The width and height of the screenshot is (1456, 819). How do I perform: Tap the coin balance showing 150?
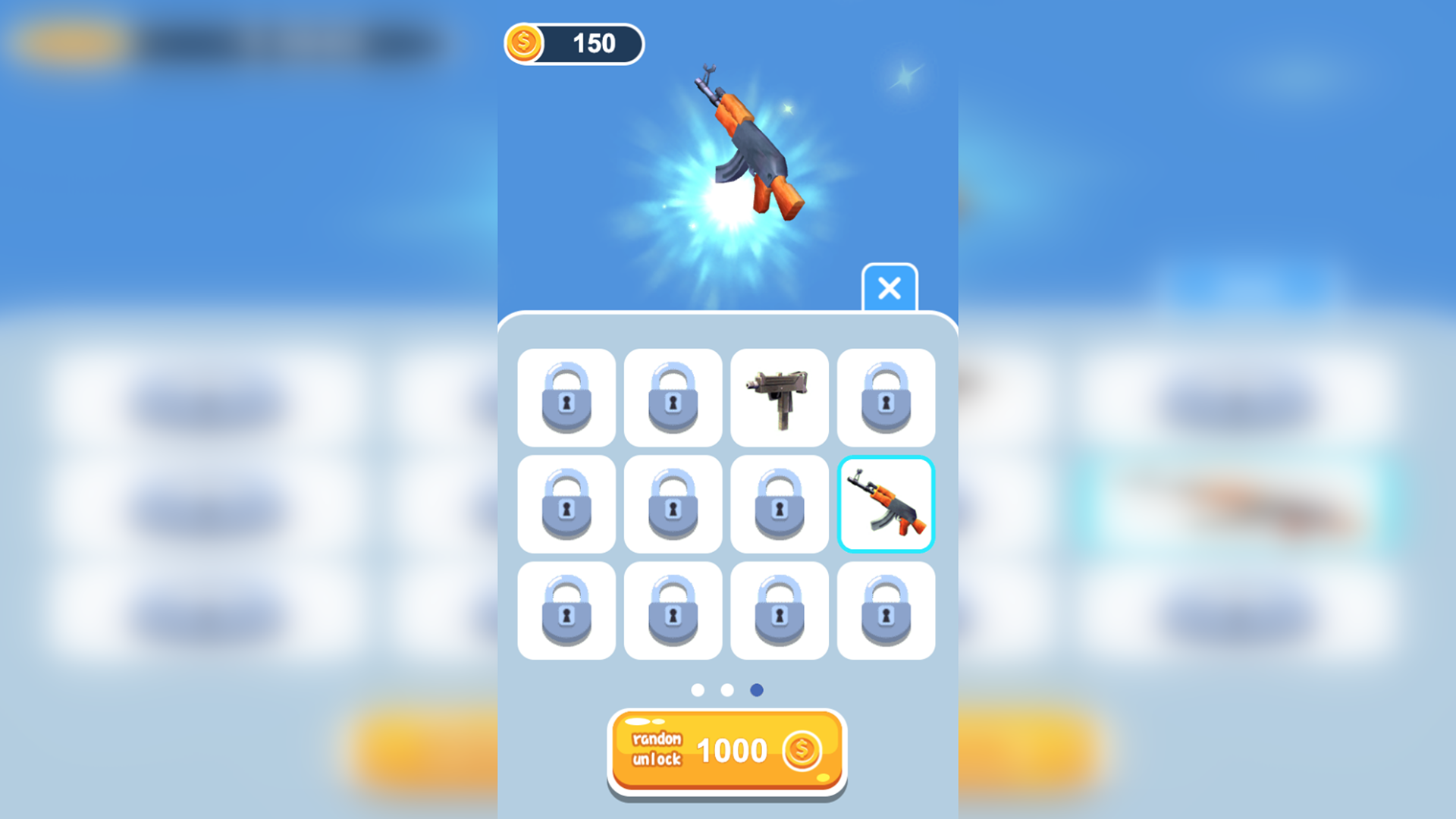(595, 44)
